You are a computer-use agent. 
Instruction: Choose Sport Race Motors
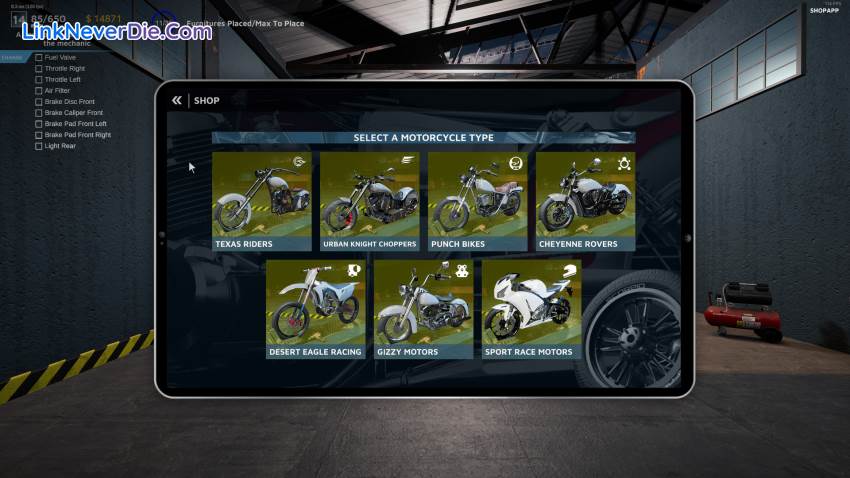click(x=532, y=308)
